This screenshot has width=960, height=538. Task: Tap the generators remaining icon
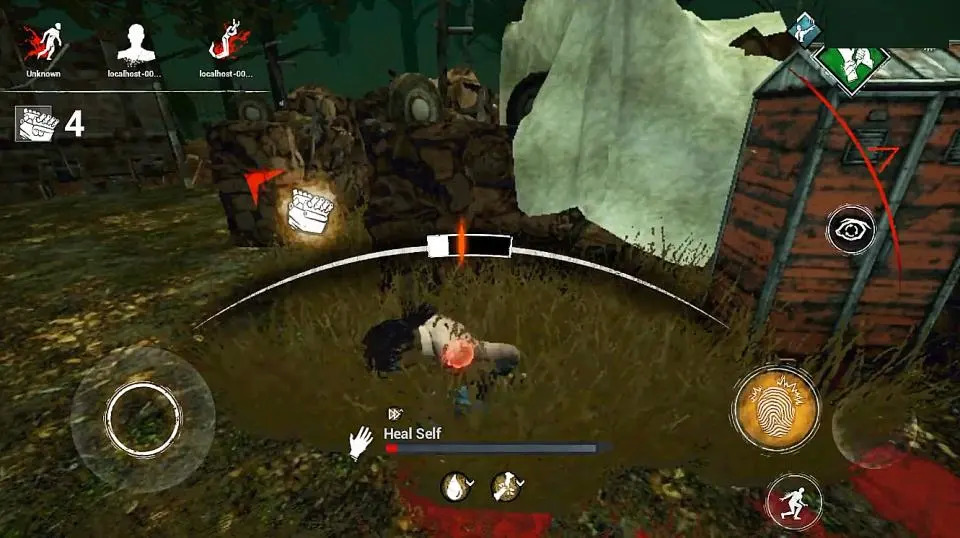33,123
